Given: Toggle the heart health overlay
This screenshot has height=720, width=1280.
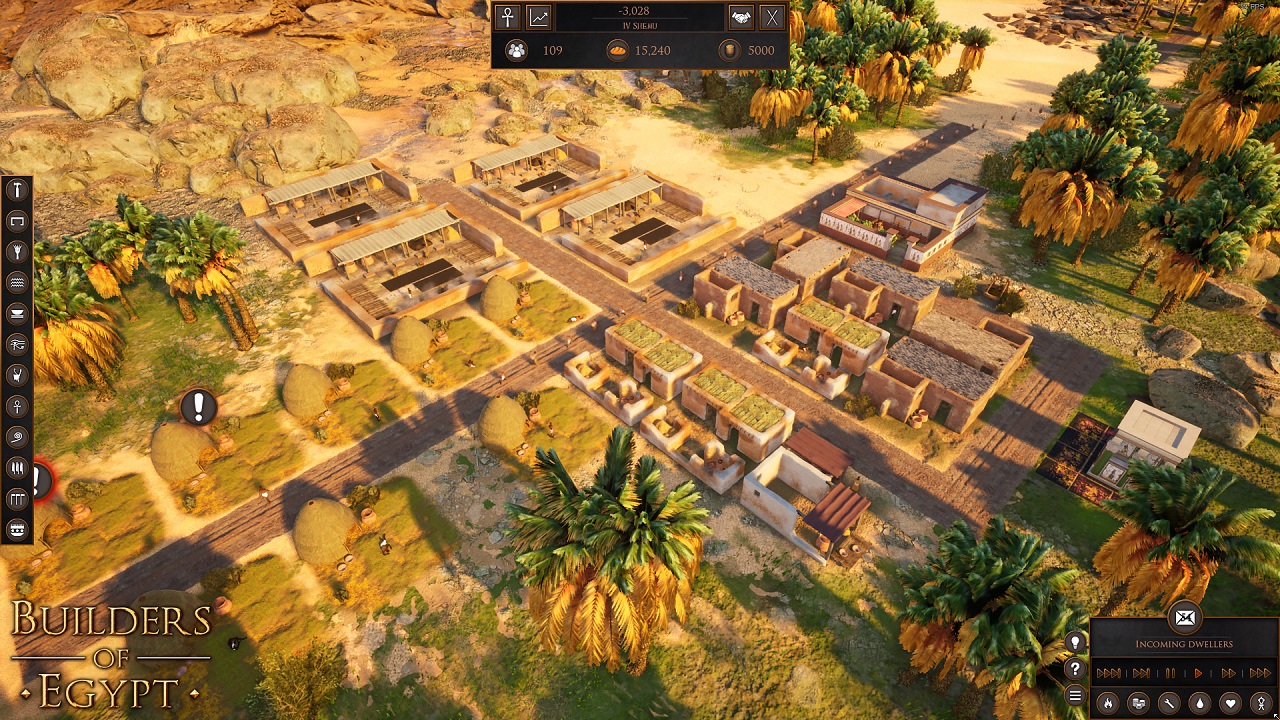Looking at the screenshot, I should click(x=1231, y=703).
